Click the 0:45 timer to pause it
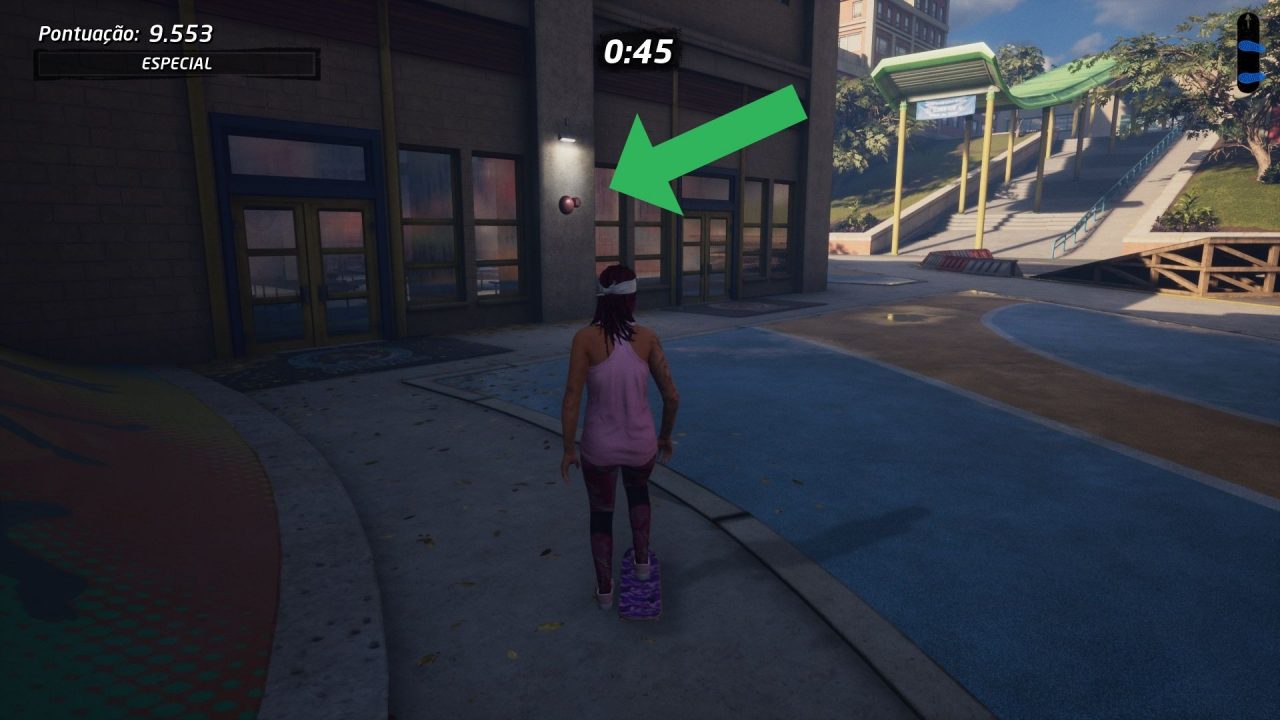The height and width of the screenshot is (720, 1280). pyautogui.click(x=638, y=52)
